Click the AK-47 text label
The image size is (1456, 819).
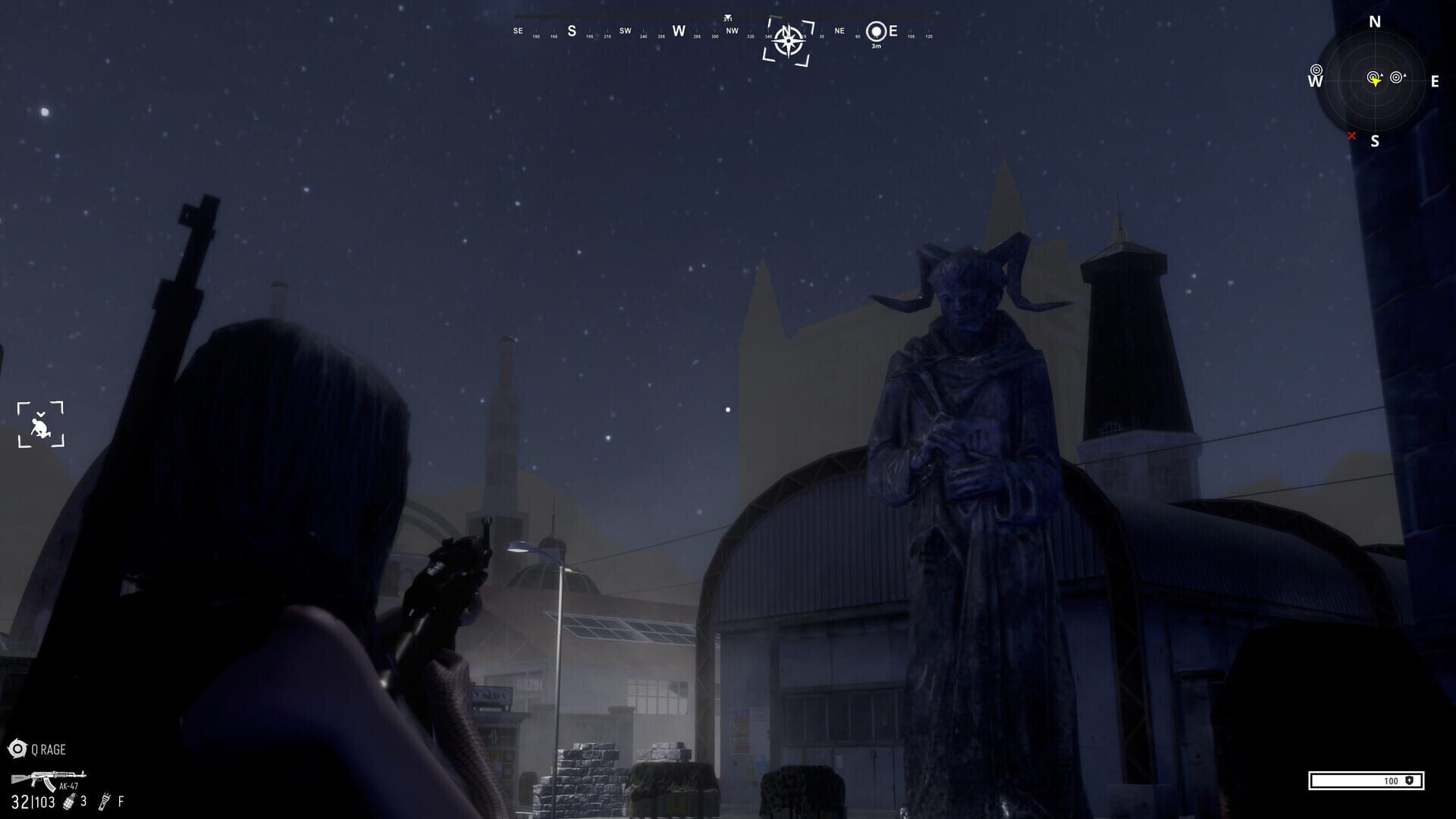pos(68,786)
